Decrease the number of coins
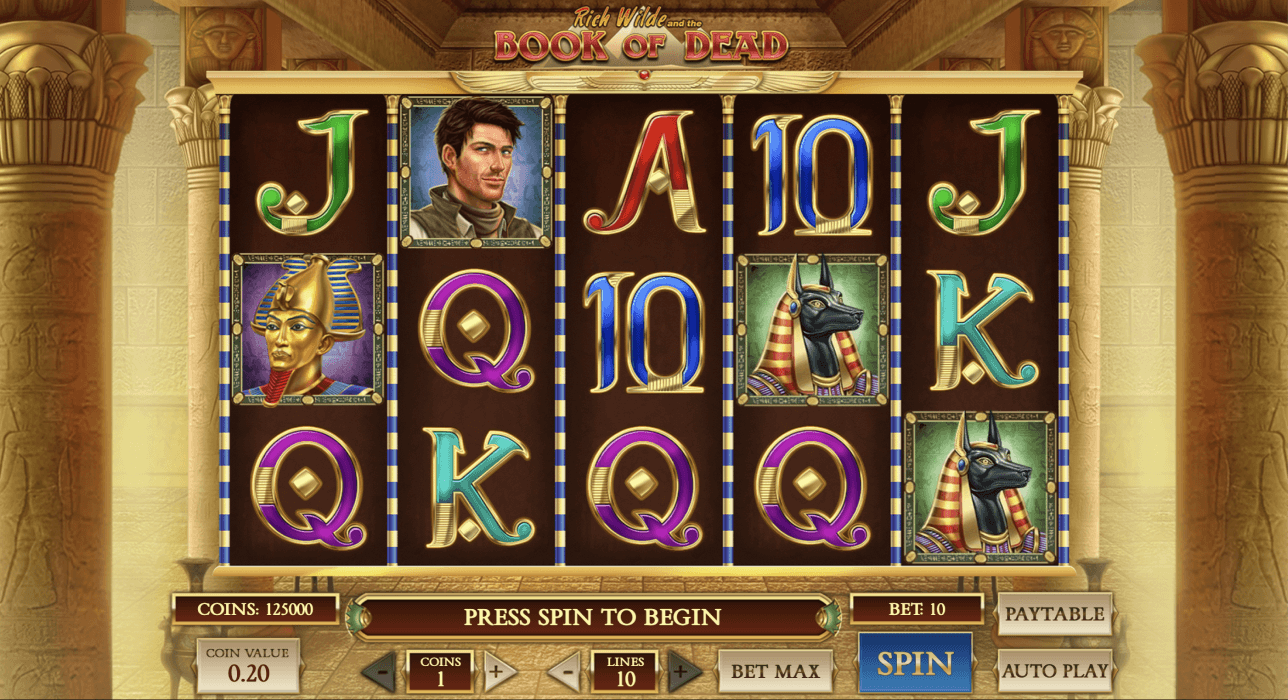1288x700 pixels. point(379,670)
